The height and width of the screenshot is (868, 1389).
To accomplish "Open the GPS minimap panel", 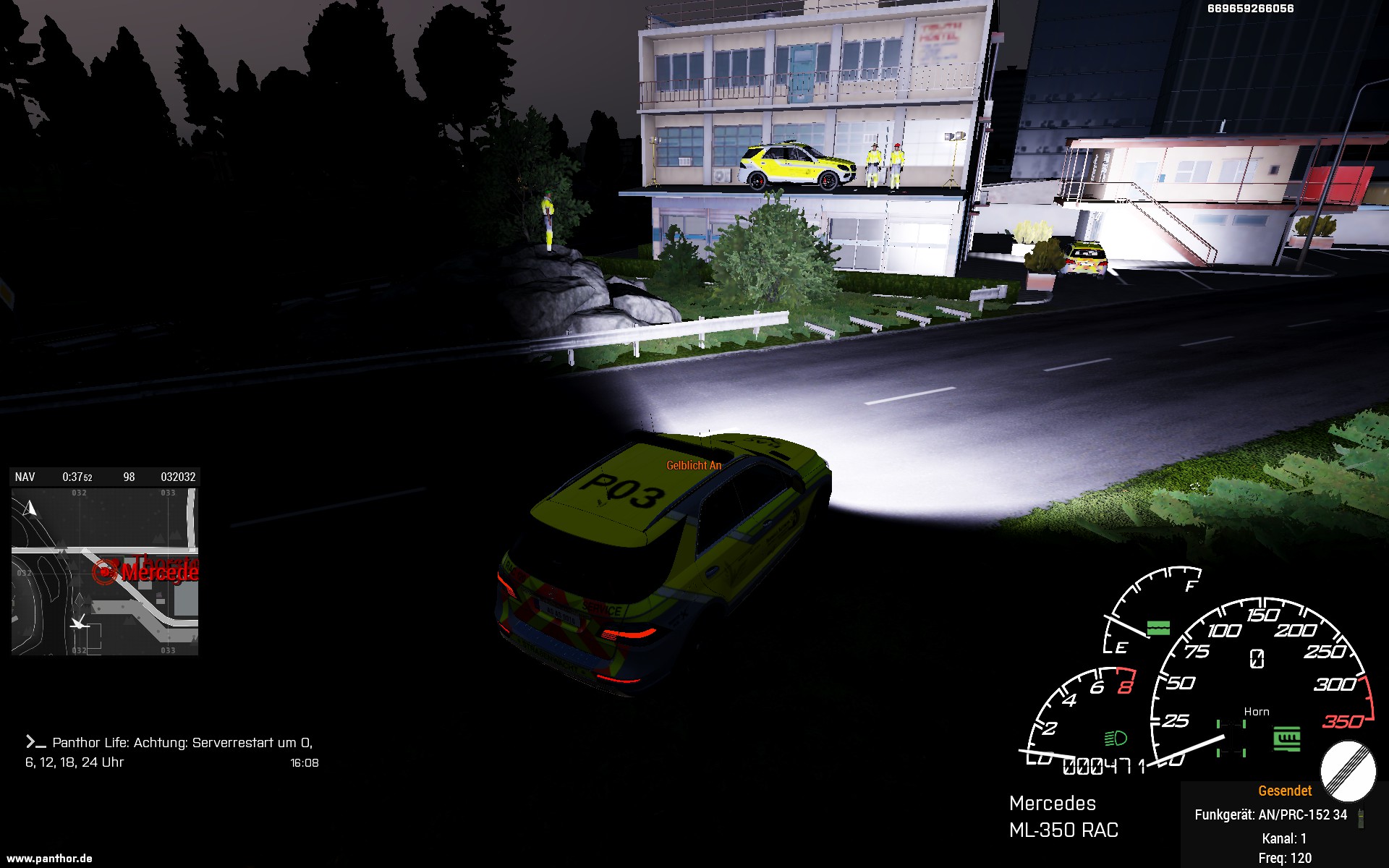I will coord(104,571).
